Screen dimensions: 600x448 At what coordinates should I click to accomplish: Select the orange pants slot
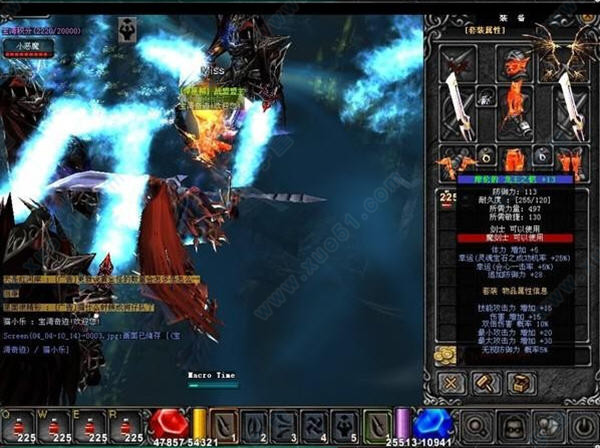[514, 160]
